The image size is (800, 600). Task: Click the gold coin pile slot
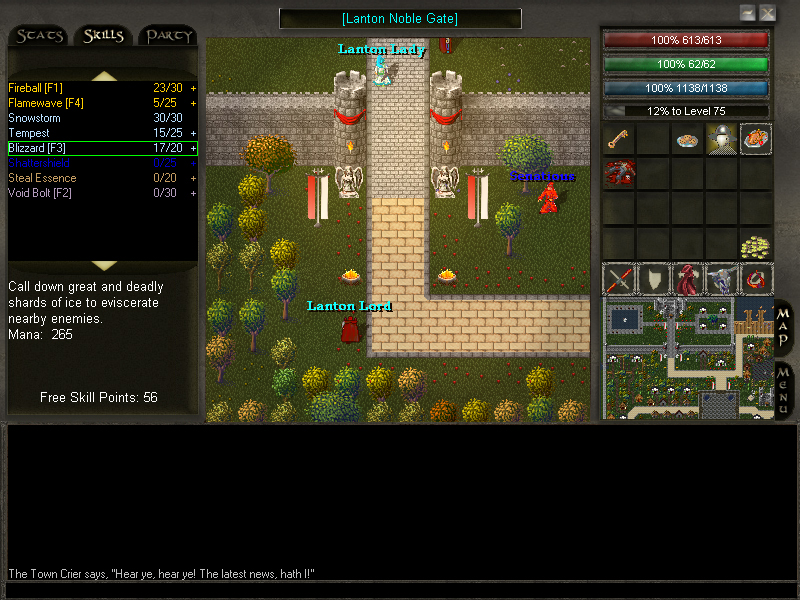755,243
